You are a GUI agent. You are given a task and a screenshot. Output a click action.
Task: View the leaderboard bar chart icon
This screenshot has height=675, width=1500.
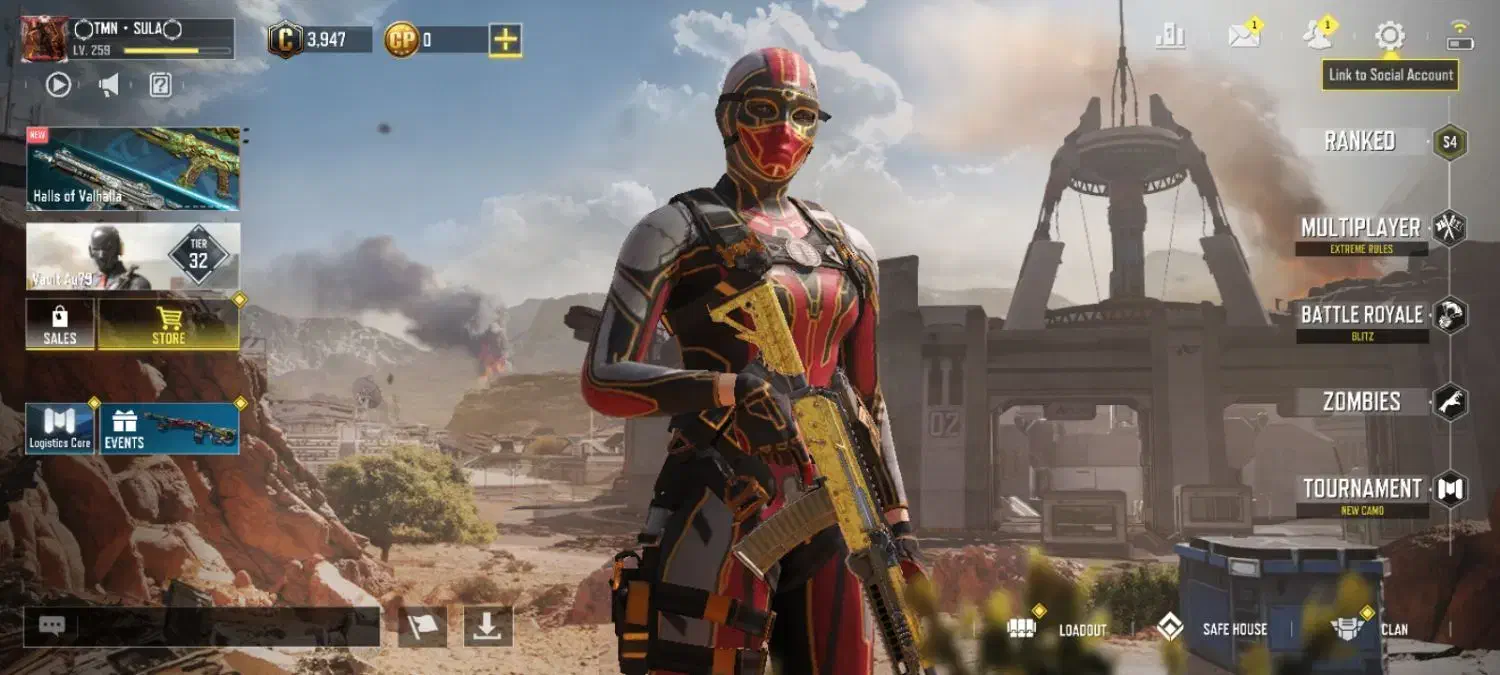click(x=1169, y=37)
